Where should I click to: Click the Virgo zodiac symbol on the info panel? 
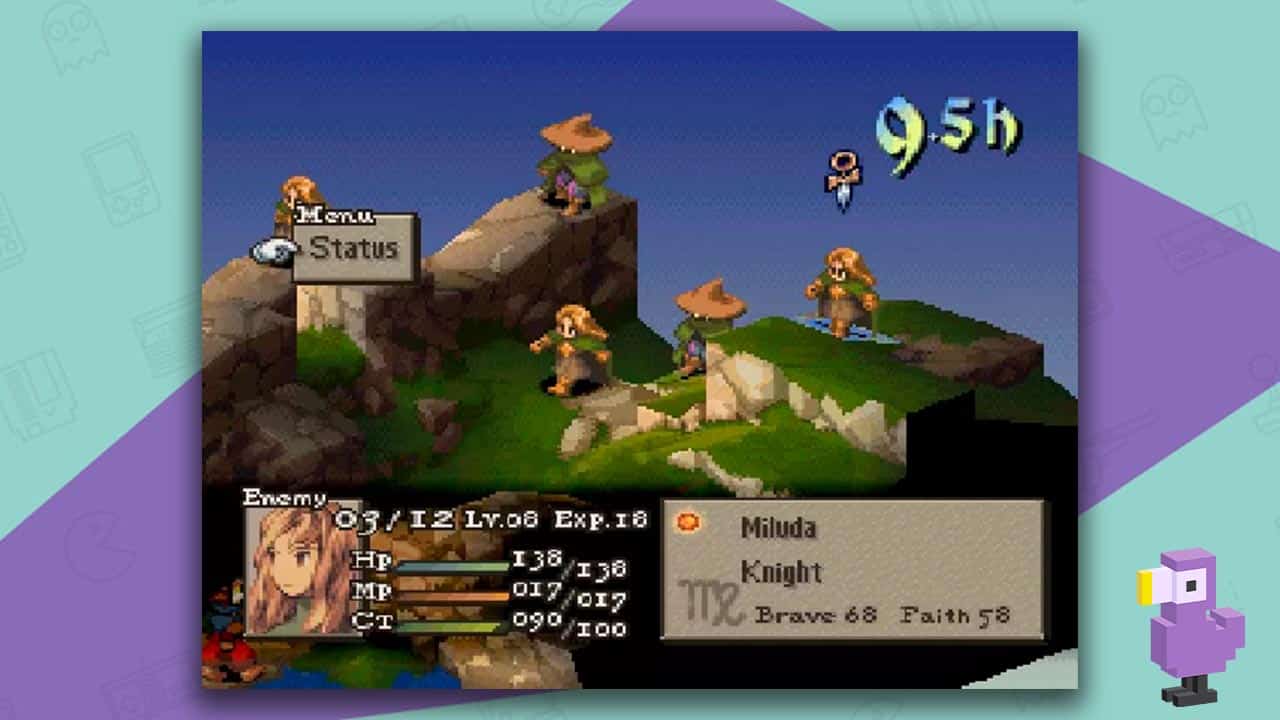click(710, 600)
